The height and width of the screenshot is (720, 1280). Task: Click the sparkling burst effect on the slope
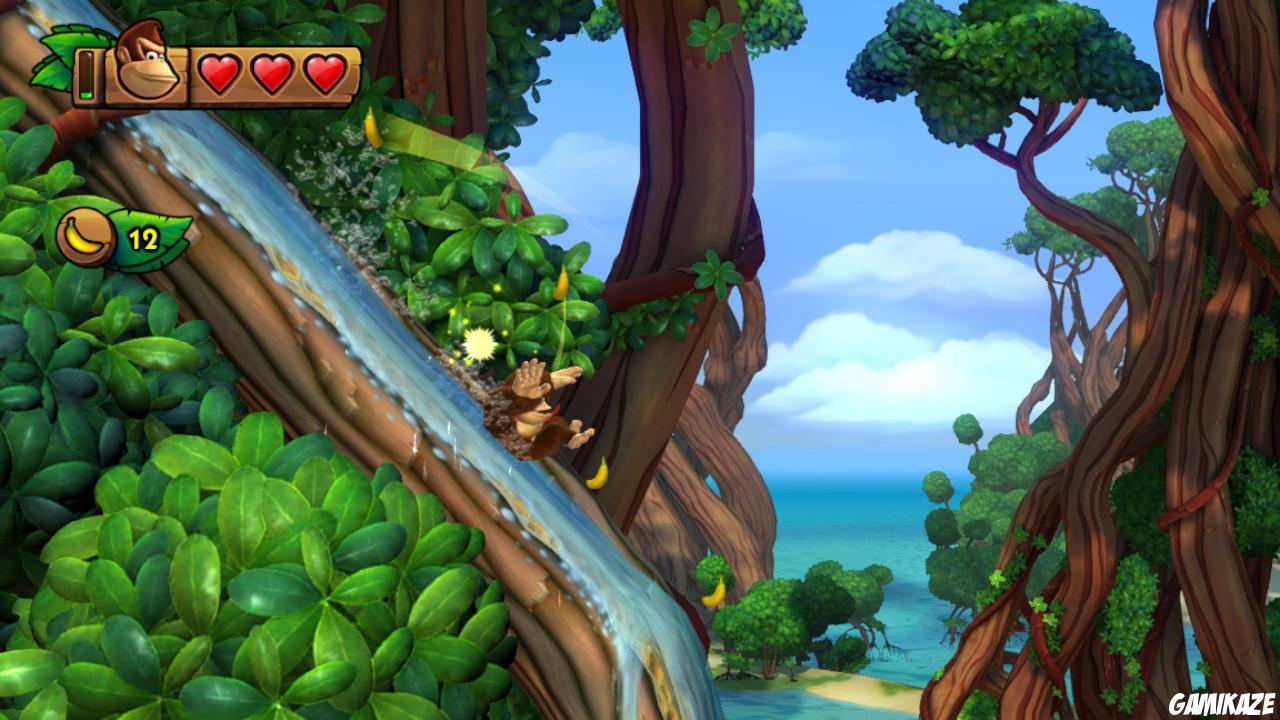479,341
